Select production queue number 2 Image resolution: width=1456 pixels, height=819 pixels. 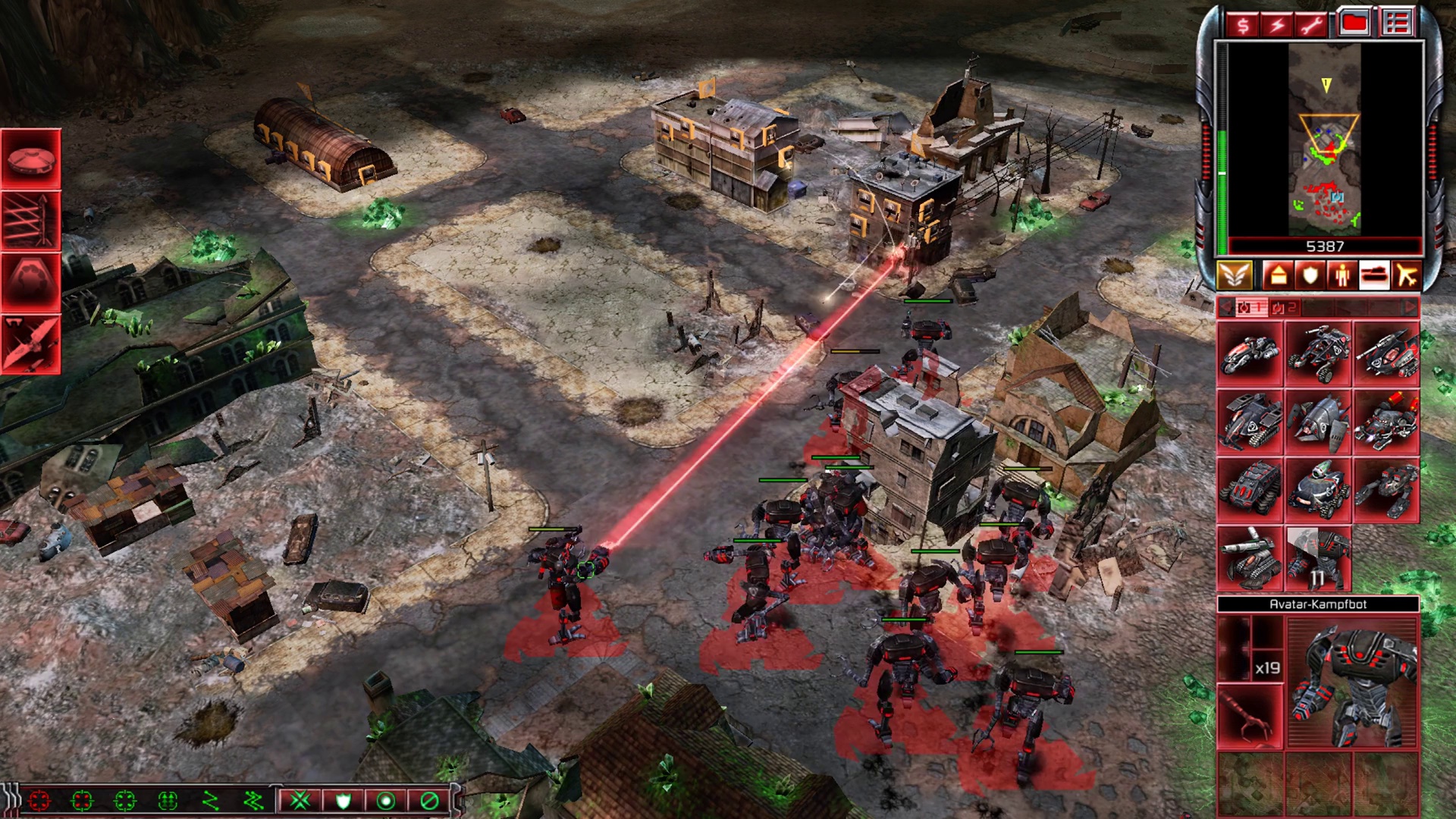[1284, 307]
